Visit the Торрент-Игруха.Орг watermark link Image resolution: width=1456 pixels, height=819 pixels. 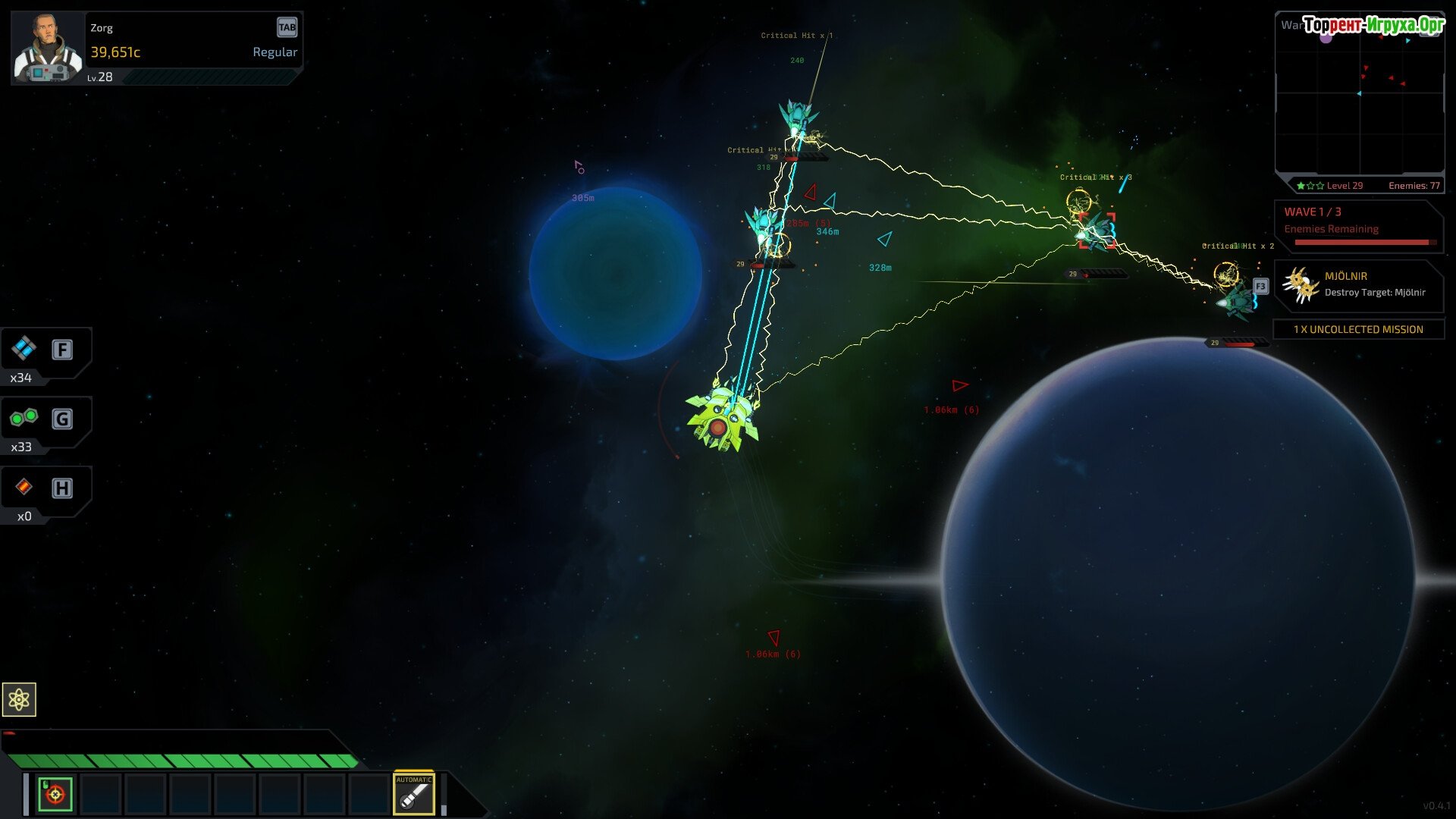pos(1373,25)
